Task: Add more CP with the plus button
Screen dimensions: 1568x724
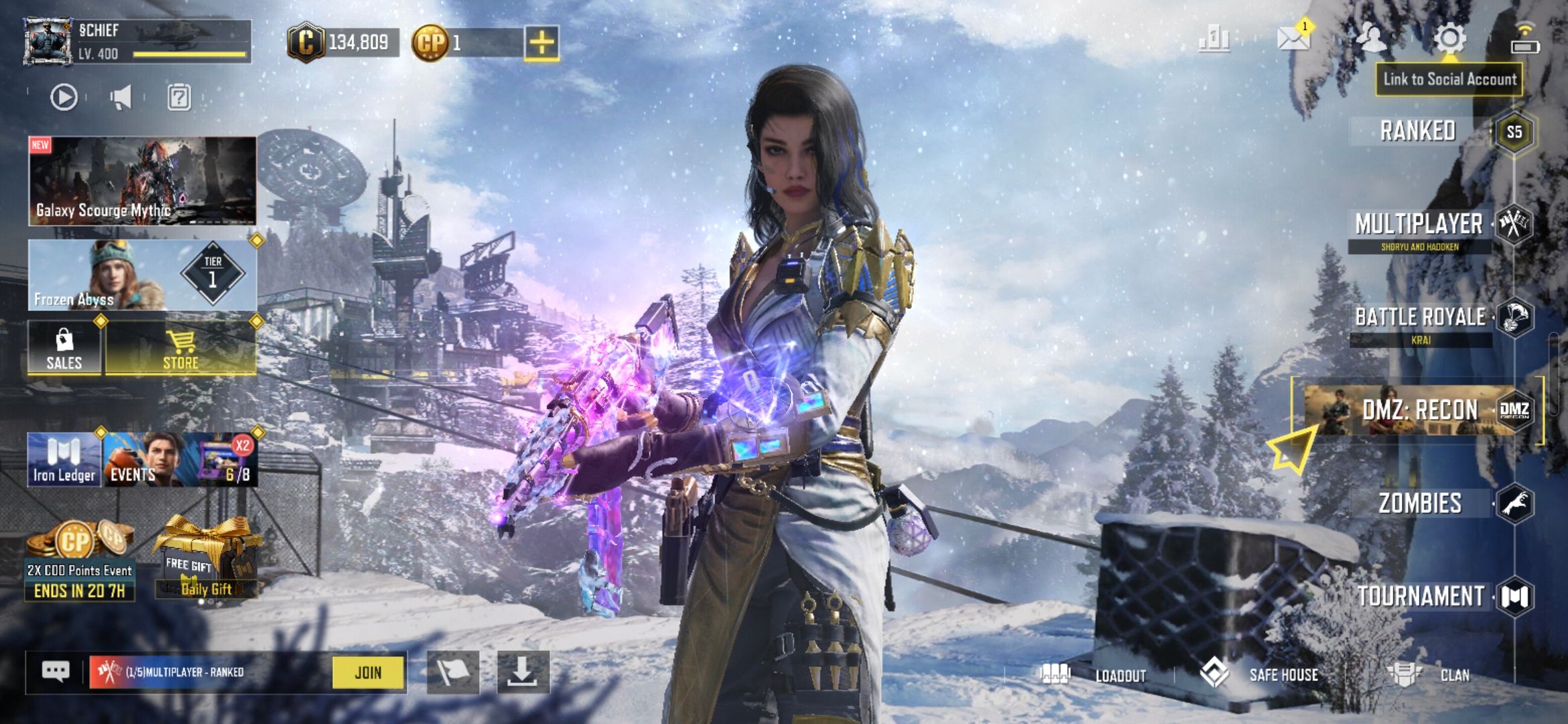Action: tap(541, 44)
